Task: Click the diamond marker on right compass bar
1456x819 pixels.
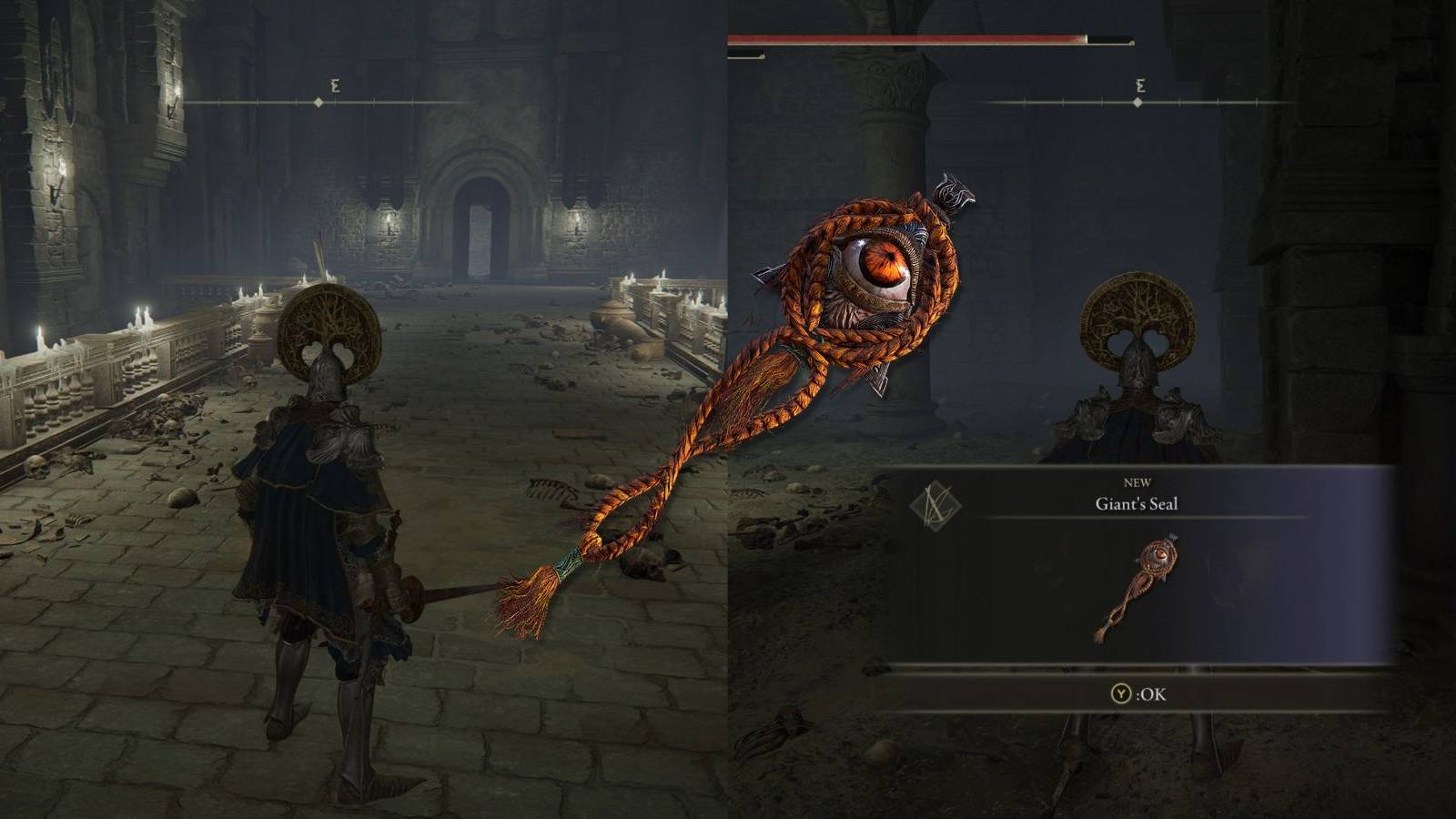Action: (1137, 102)
